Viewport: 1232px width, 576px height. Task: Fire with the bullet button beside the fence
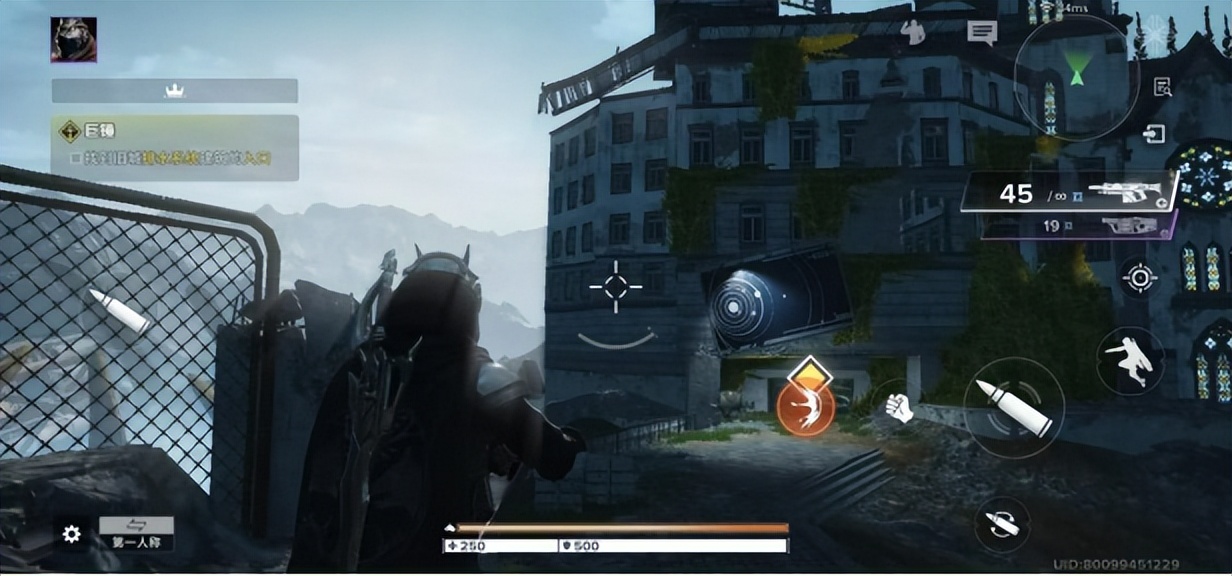pos(119,311)
